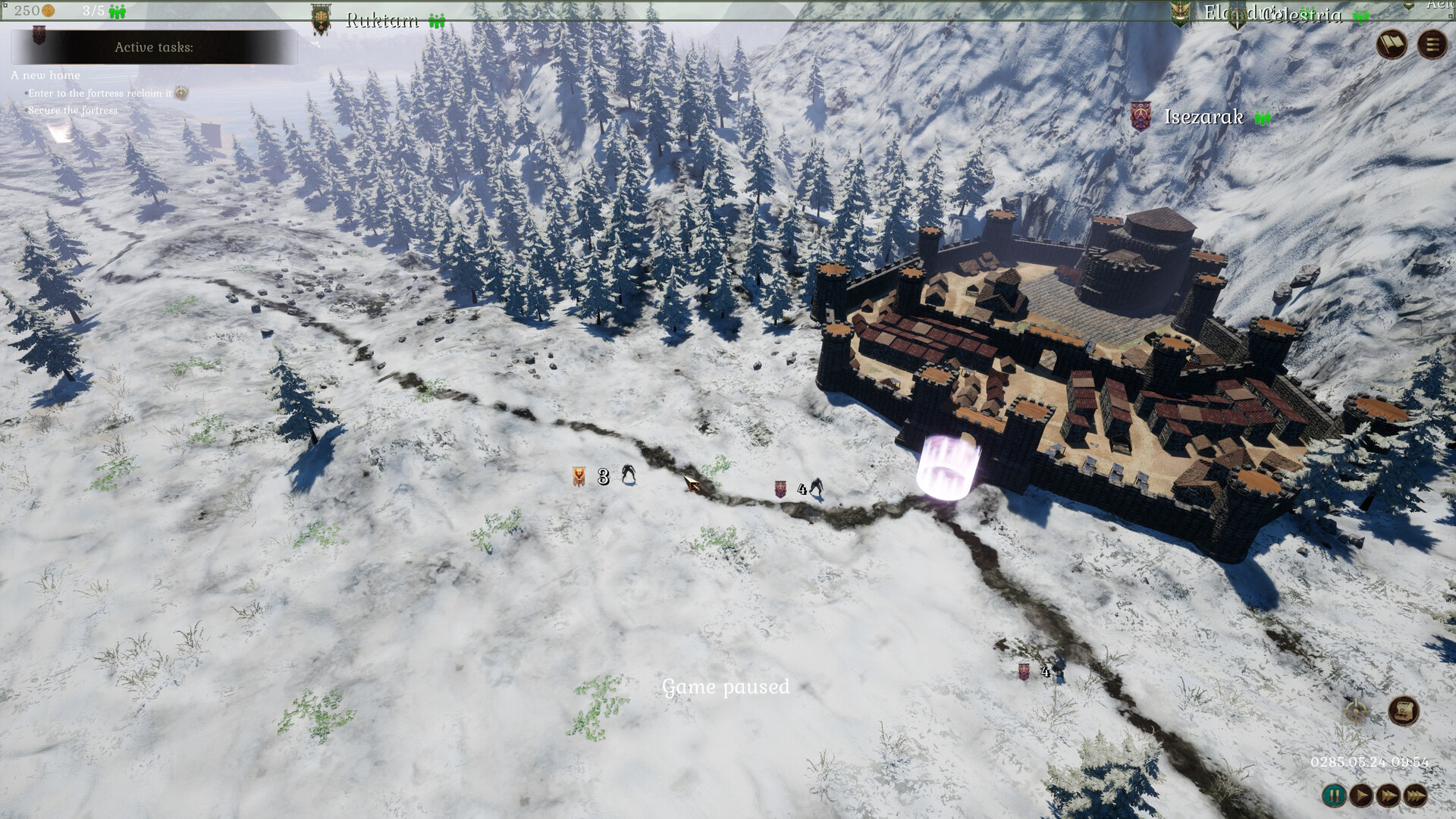Toggle pause with the highlighted pause button
1456x819 pixels.
pyautogui.click(x=1335, y=795)
